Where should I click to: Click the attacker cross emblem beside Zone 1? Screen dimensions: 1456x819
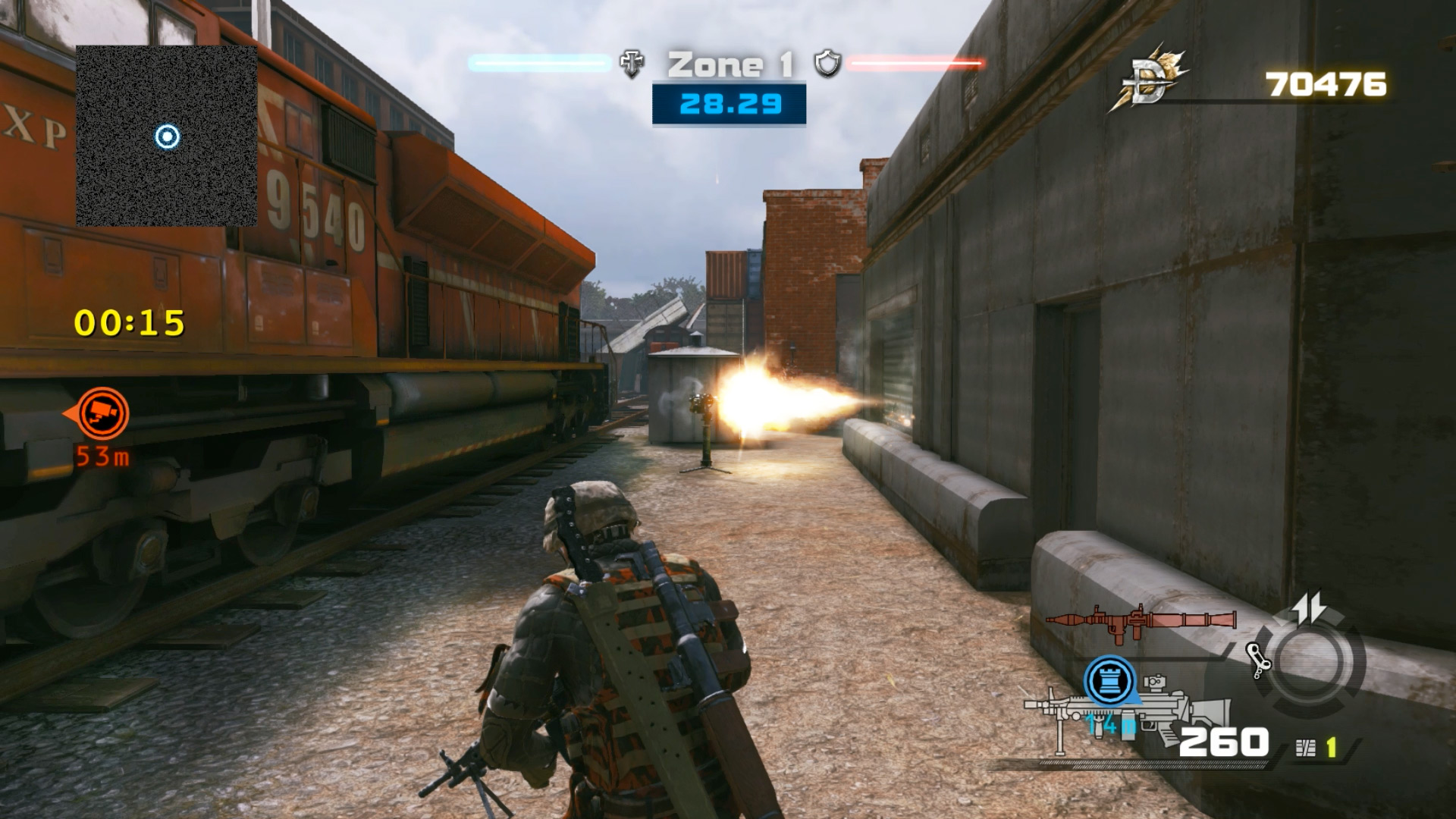(631, 65)
